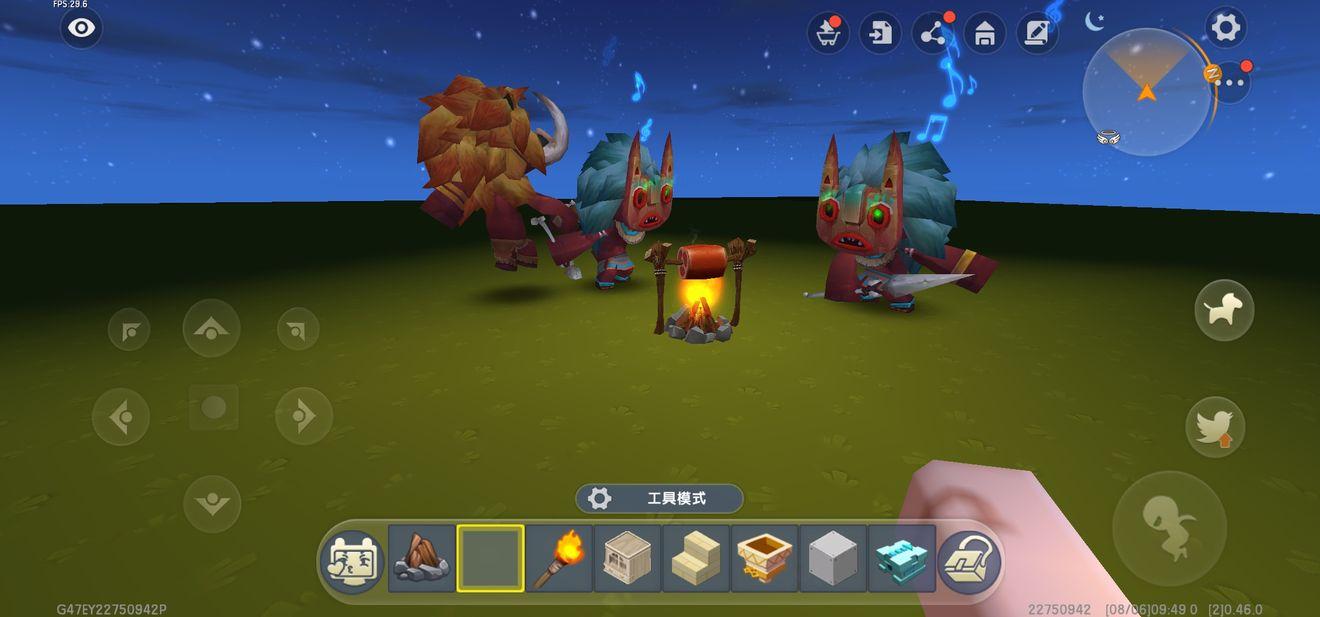This screenshot has height=617, width=1320.
Task: Toggle the eye visibility button
Action: [x=81, y=28]
